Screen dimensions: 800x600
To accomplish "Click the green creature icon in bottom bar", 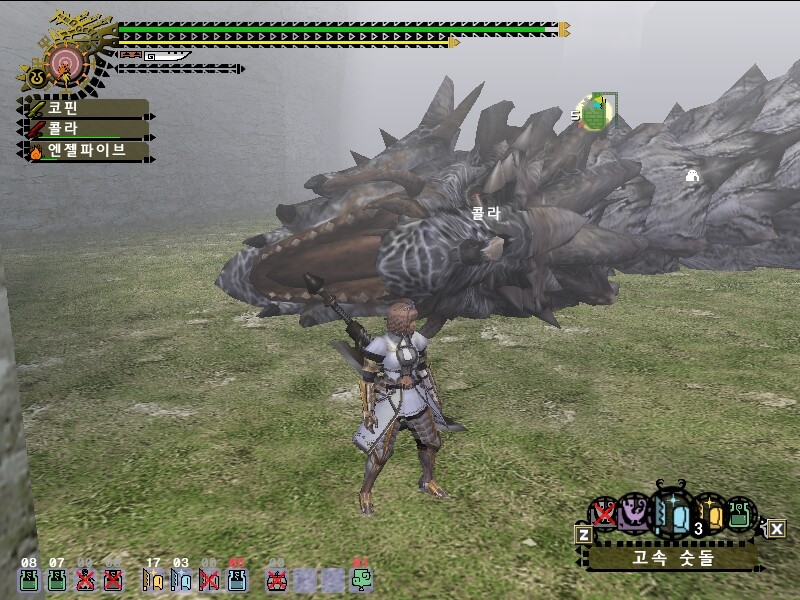I will (361, 579).
